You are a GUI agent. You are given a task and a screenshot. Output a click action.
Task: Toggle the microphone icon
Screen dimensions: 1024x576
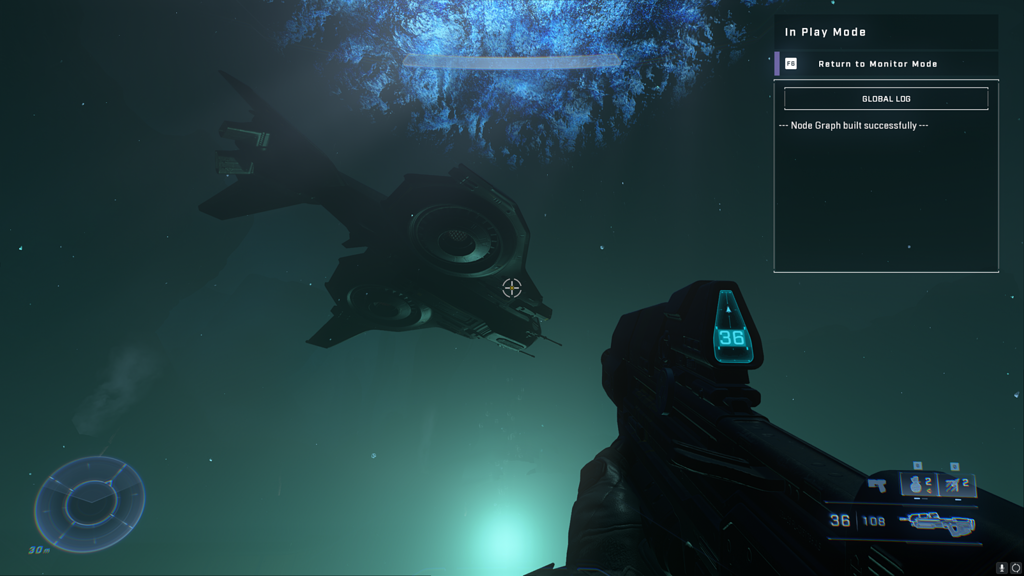tap(1001, 568)
